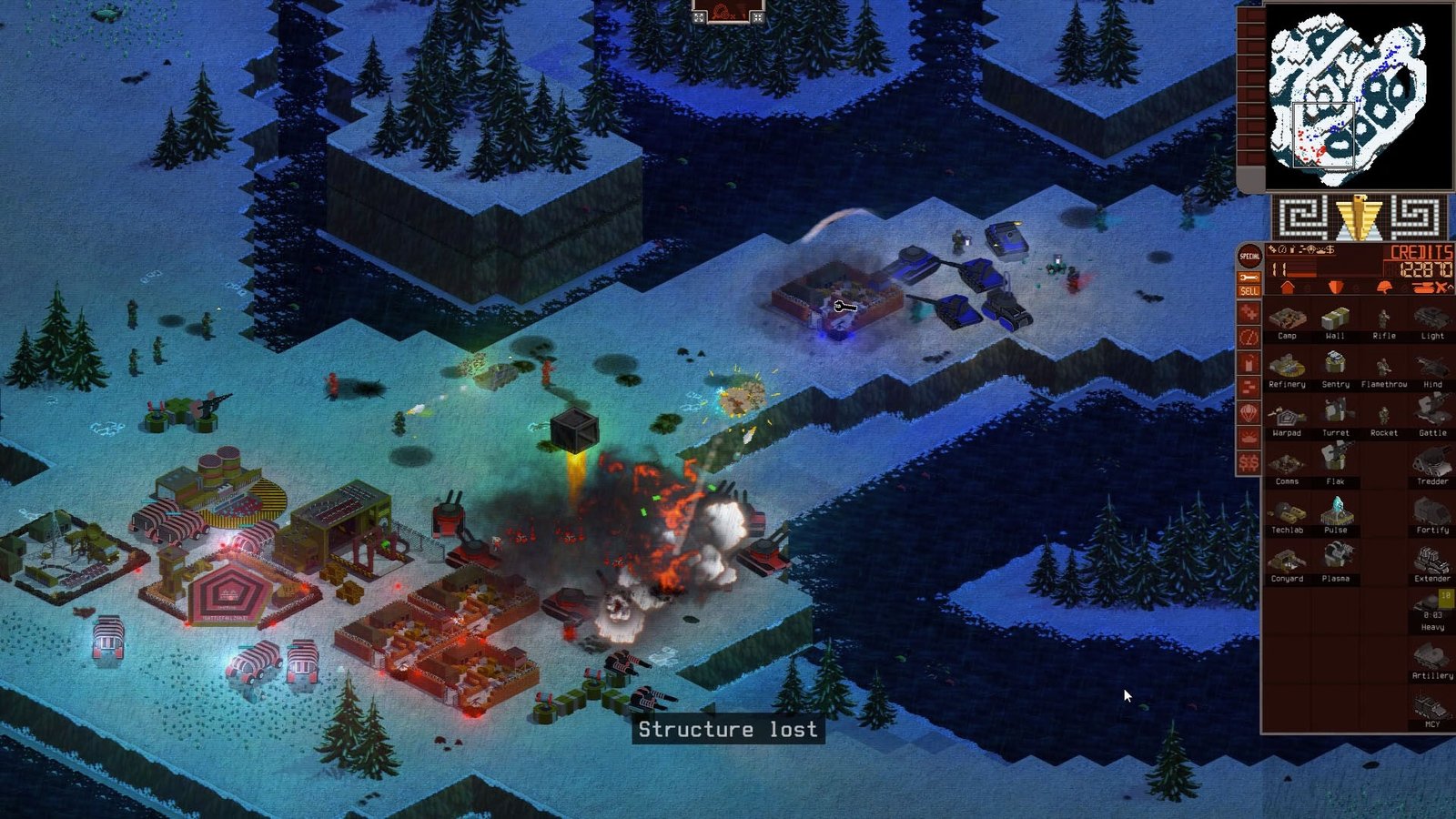Build a Techlab
Viewport: 1456px width, 819px height.
click(x=1287, y=515)
